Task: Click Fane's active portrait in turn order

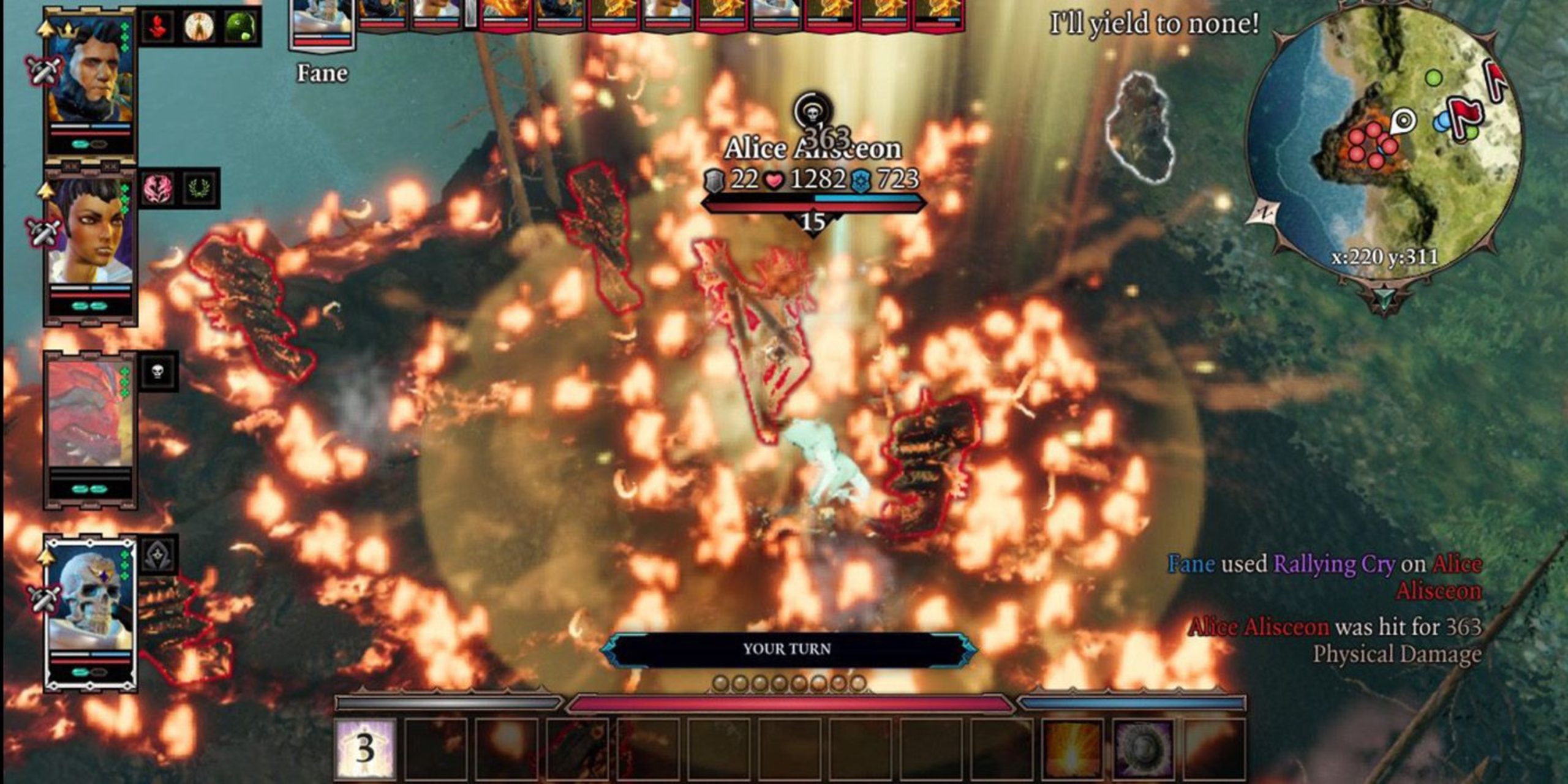Action: (x=322, y=21)
